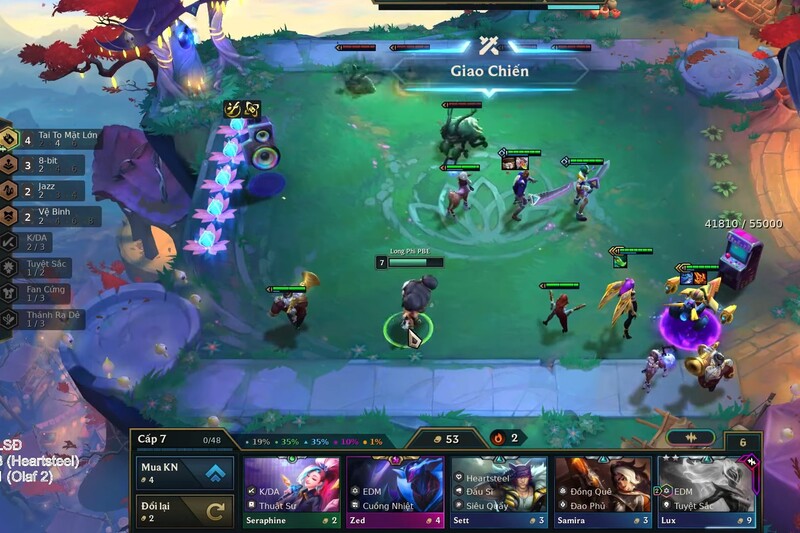Buy Seraphine from the shop
800x533 pixels.
[x=292, y=491]
